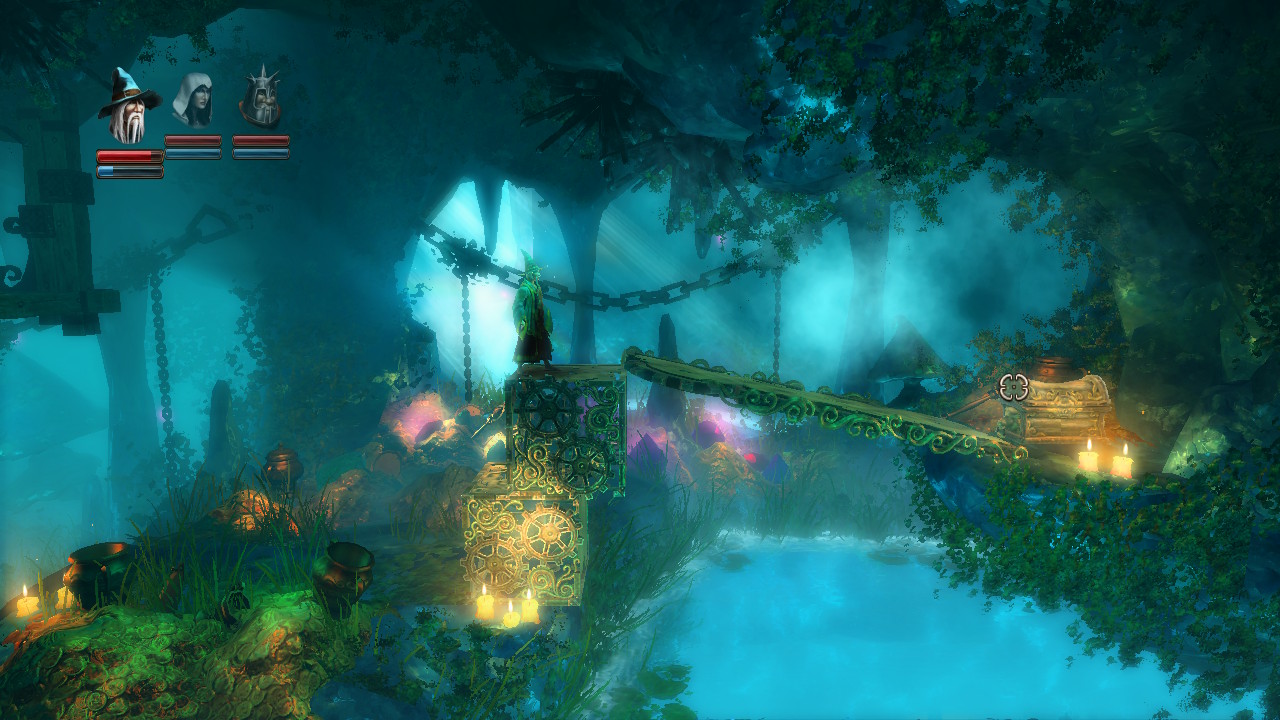Click the wizard's blue mana bar
The image size is (1280, 720).
tap(128, 168)
